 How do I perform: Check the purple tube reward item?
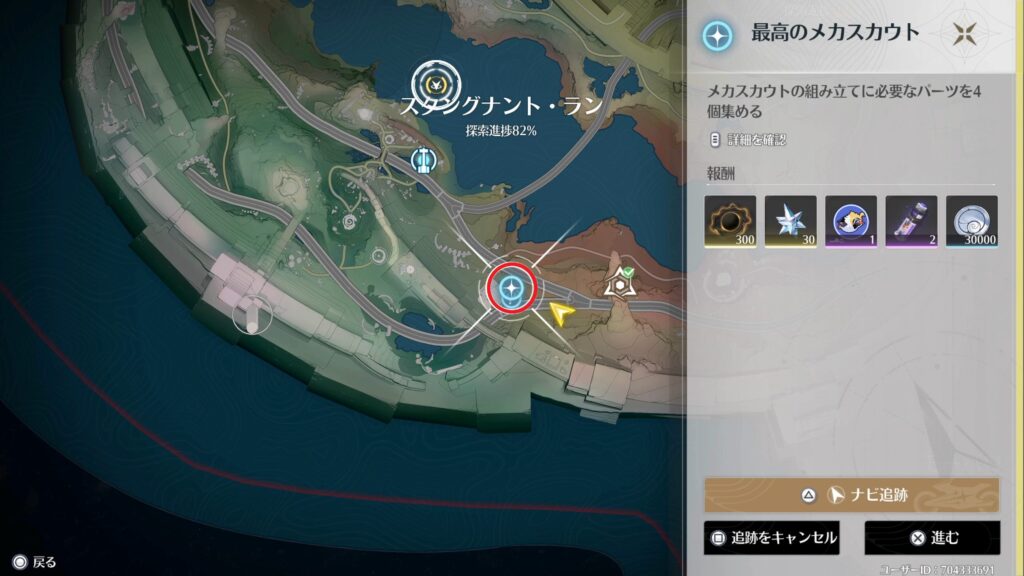tap(911, 221)
